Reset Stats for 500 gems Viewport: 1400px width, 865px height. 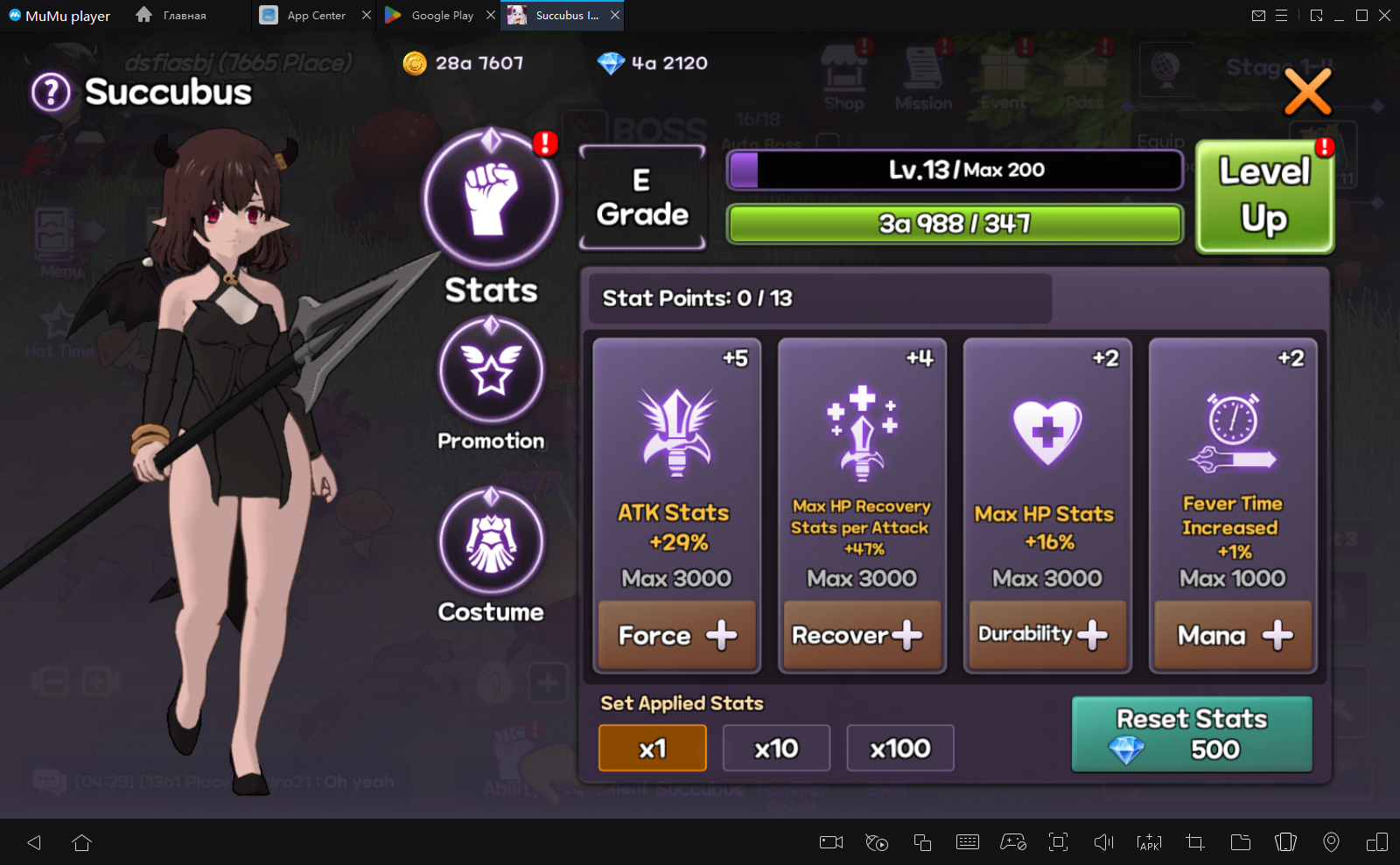[x=1192, y=735]
